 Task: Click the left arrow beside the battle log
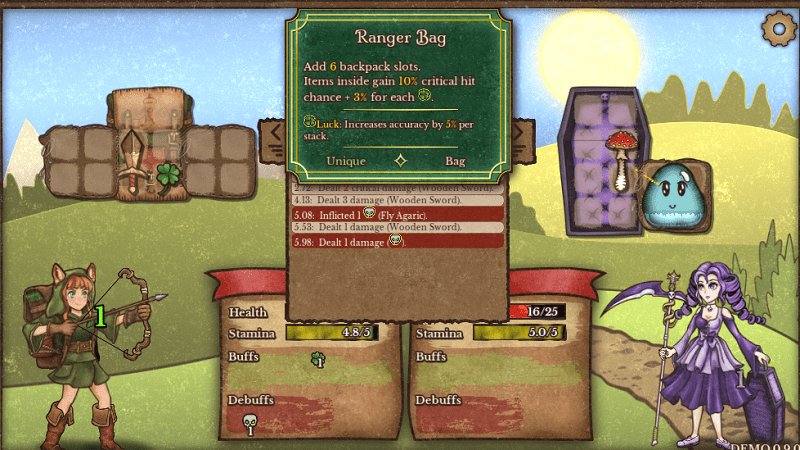pos(273,139)
